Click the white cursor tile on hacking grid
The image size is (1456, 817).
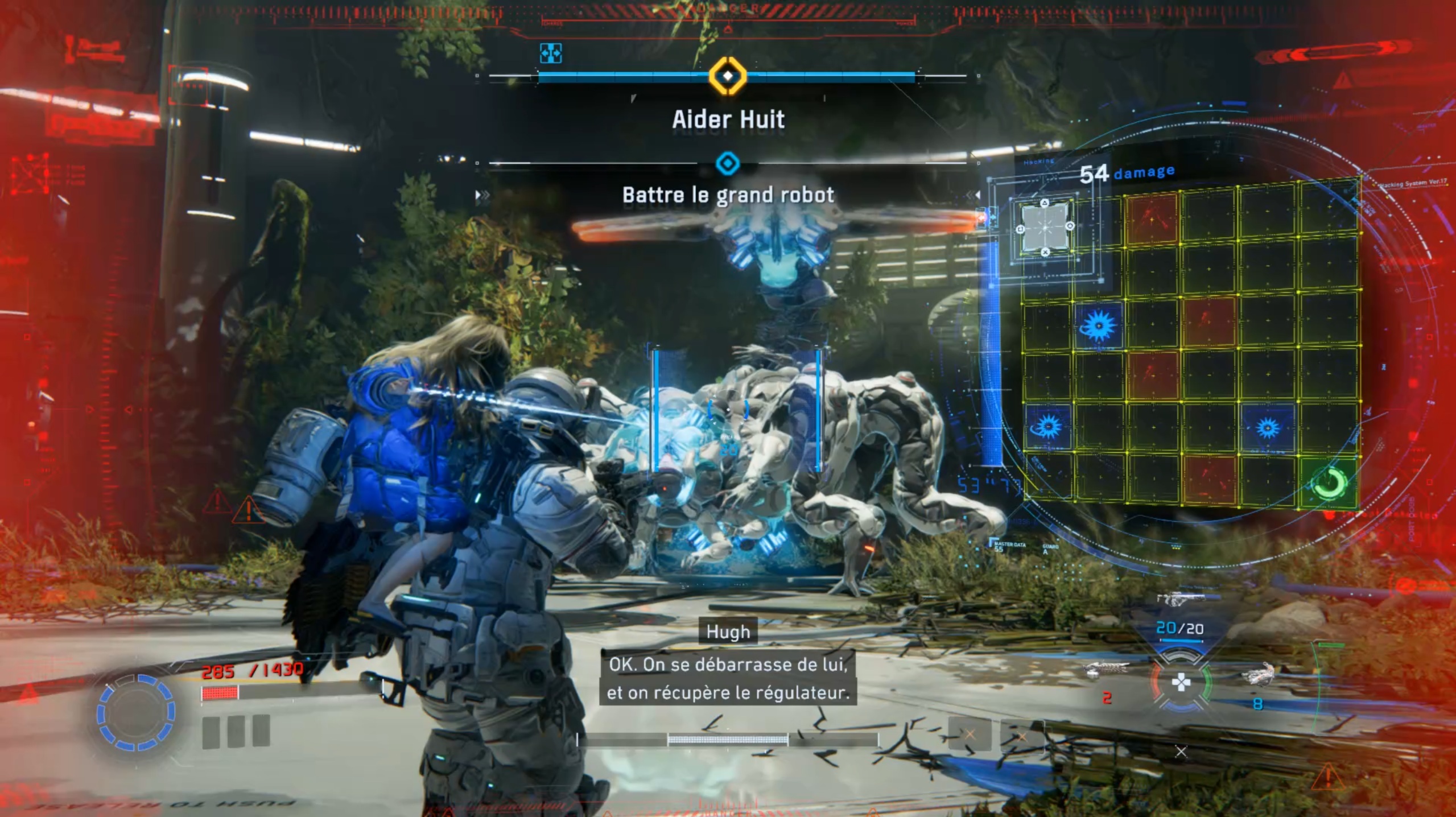click(1045, 228)
